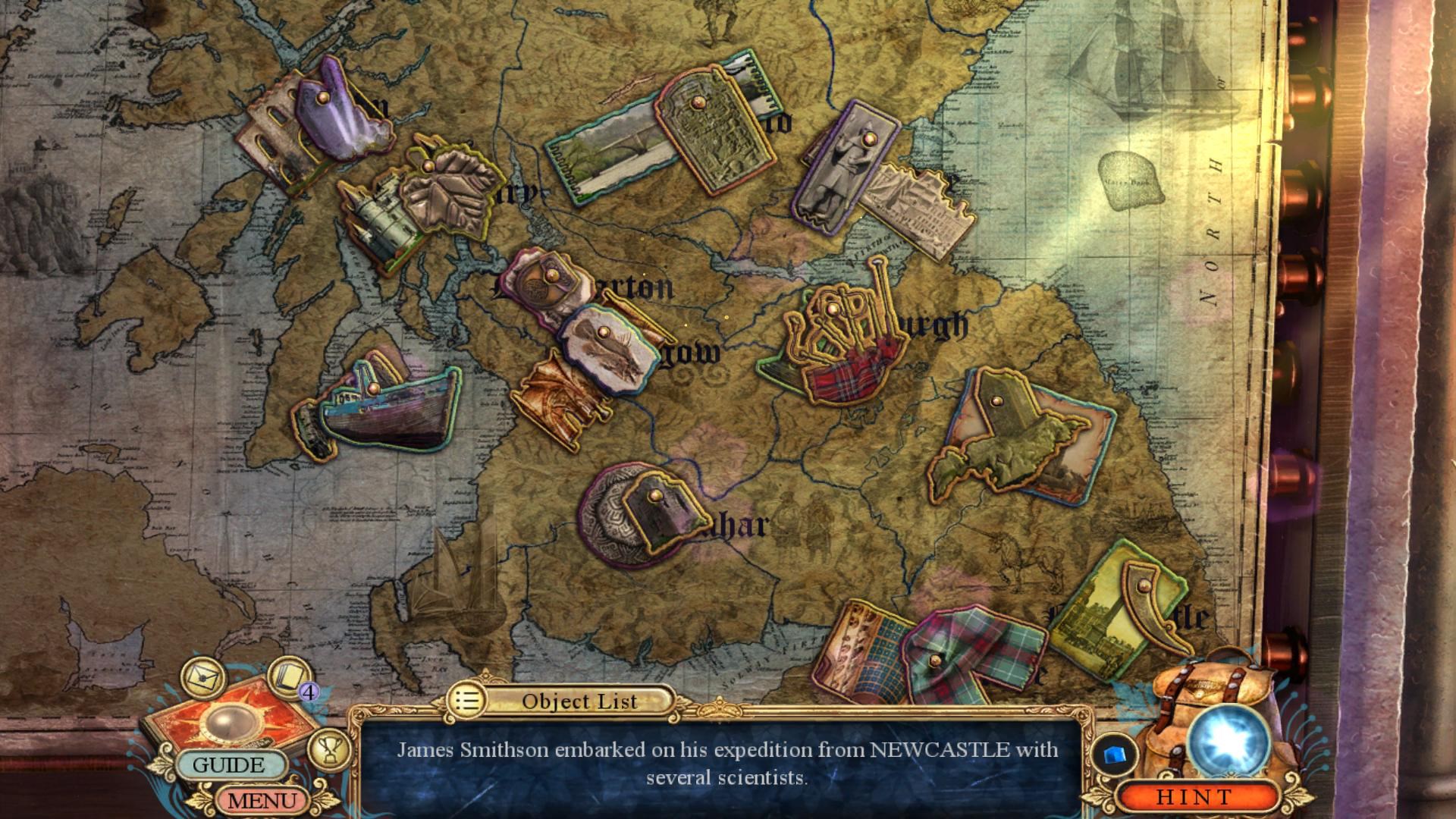
Task: Select the bagpipes sticker on the map
Action: coord(842,341)
